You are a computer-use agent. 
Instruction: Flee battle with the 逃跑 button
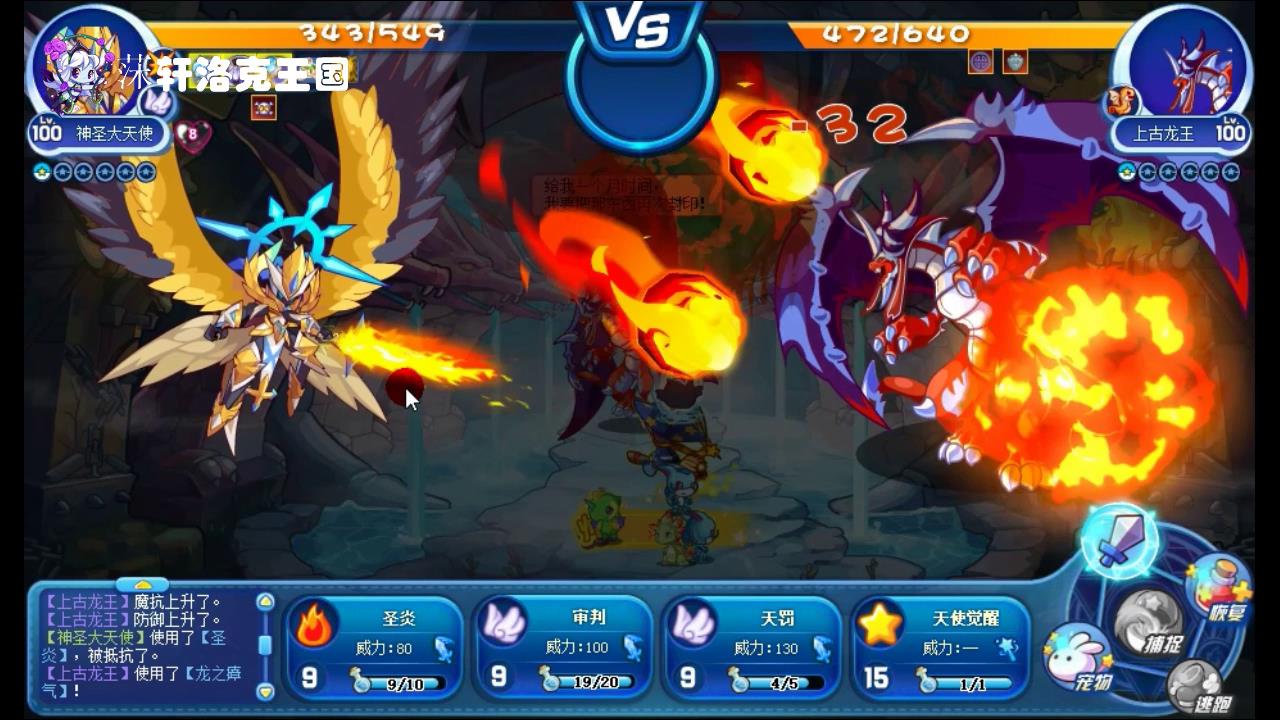[x=1197, y=687]
